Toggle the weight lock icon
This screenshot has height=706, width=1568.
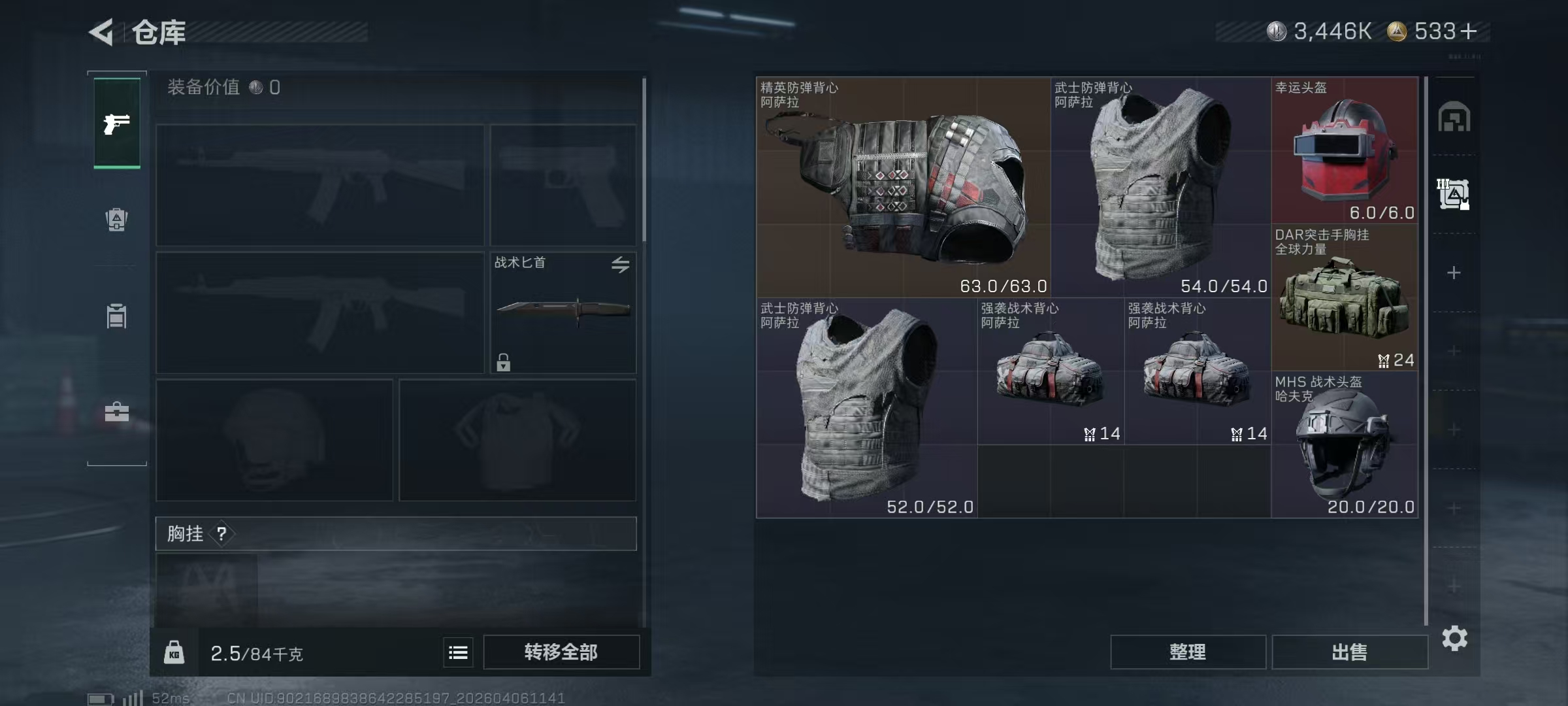pos(174,652)
